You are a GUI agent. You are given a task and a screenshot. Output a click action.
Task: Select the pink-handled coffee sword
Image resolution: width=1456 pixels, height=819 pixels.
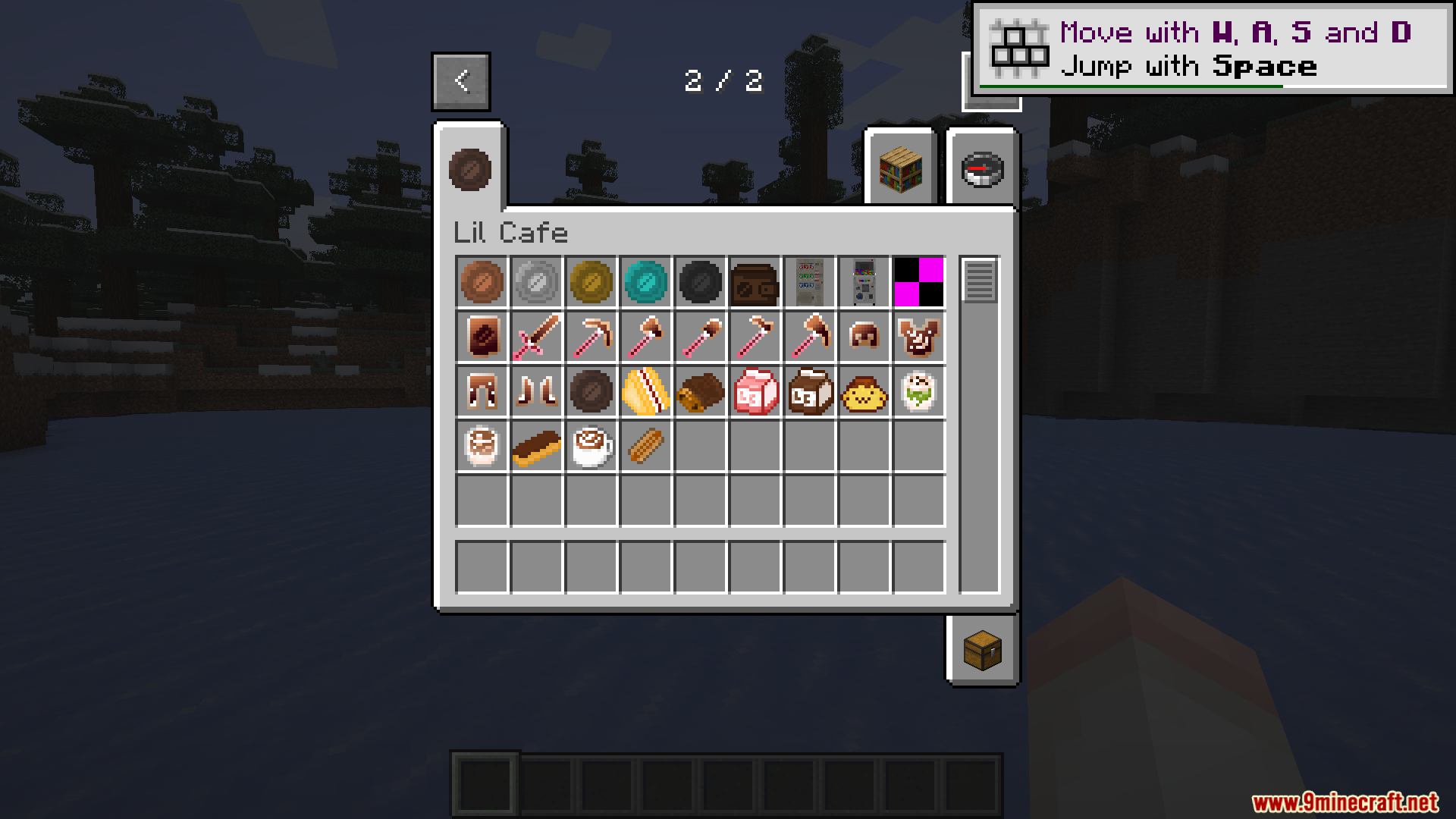tap(537, 336)
